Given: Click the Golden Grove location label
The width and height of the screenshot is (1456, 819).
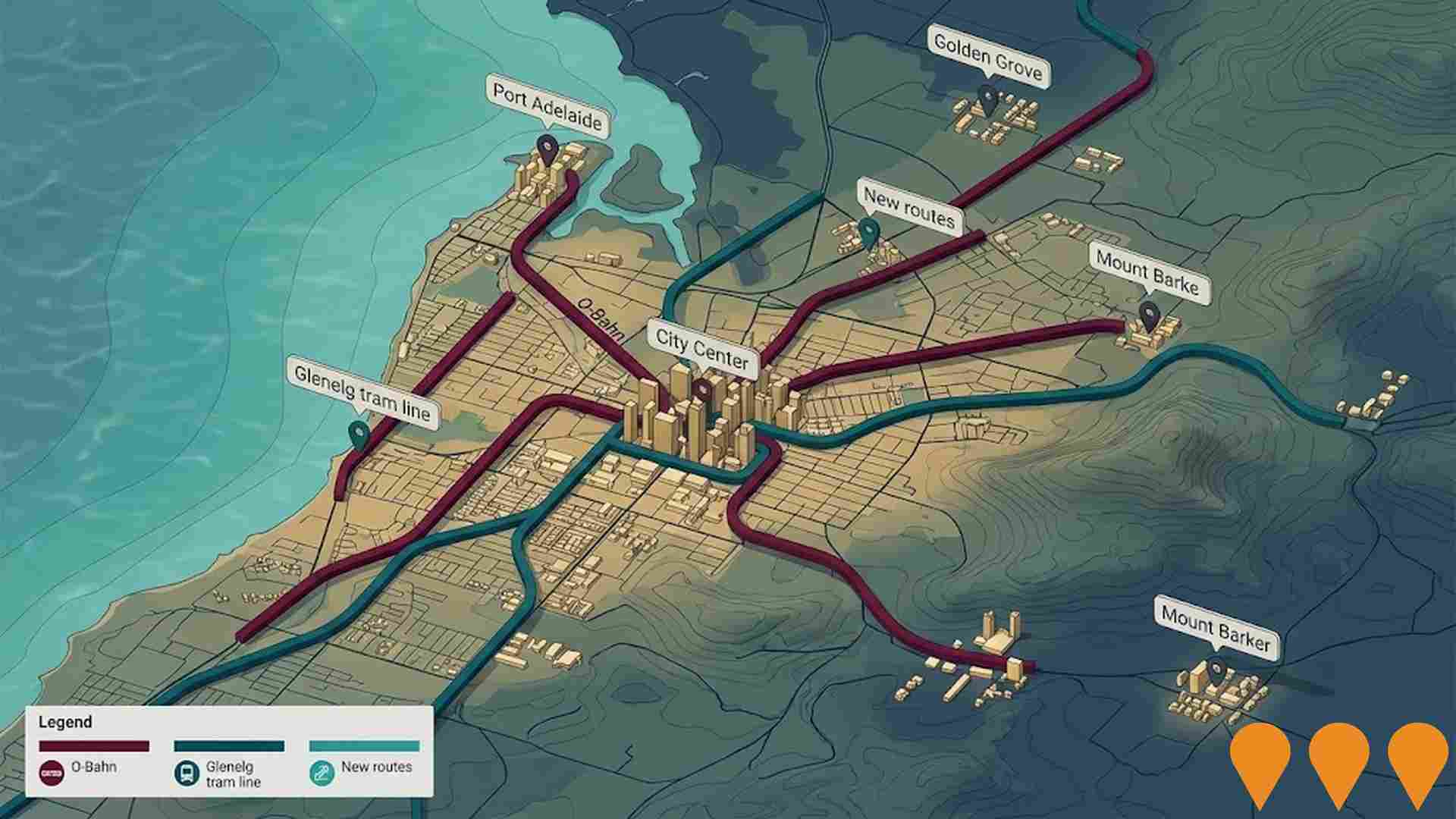Looking at the screenshot, I should [x=988, y=57].
